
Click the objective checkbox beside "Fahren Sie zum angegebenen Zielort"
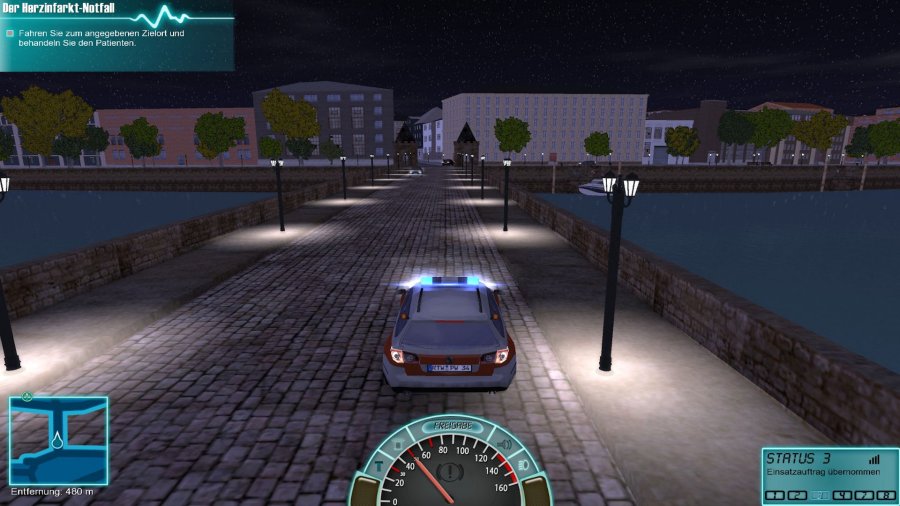10,33
